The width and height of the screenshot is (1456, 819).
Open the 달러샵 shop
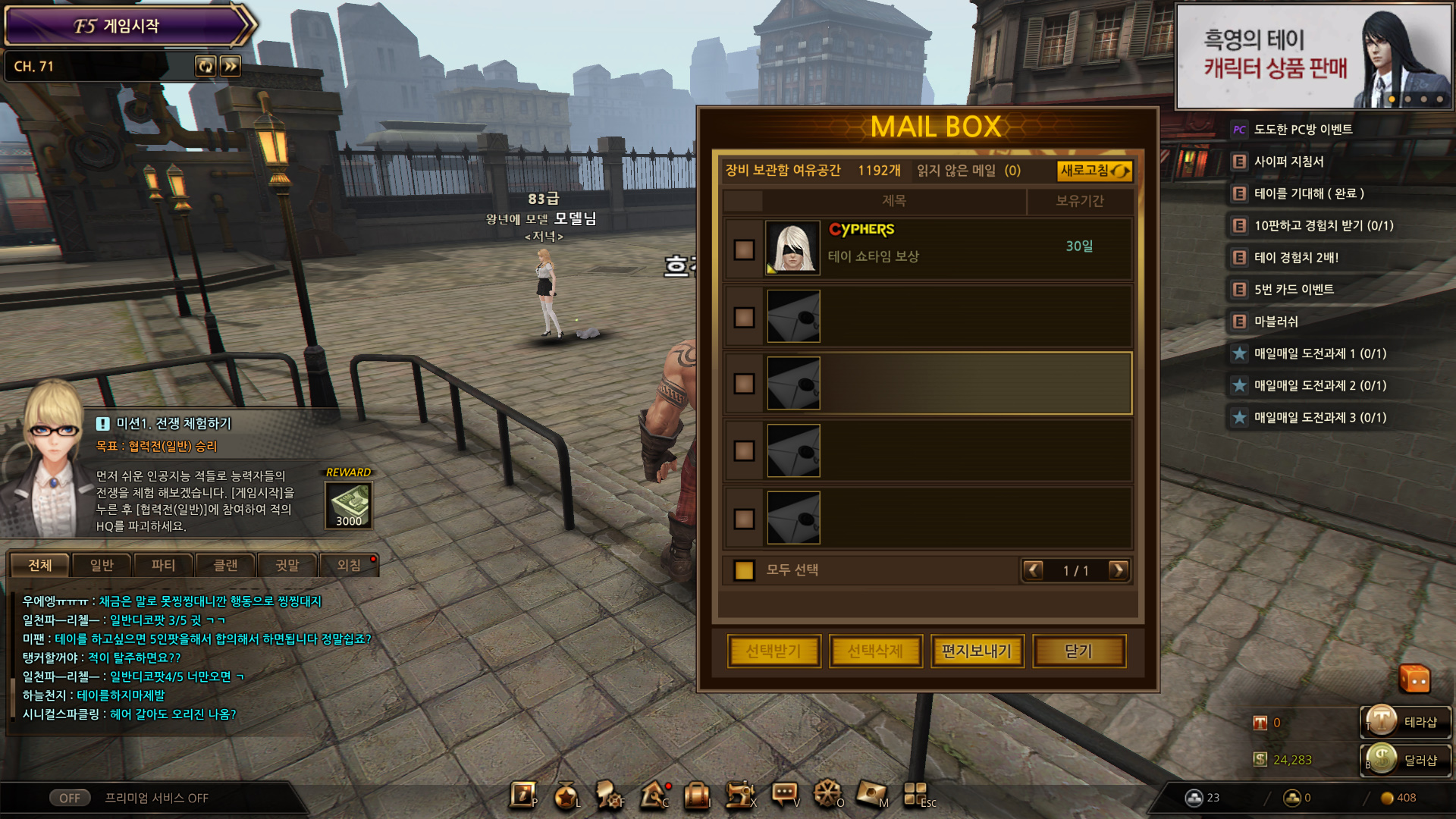click(1407, 760)
